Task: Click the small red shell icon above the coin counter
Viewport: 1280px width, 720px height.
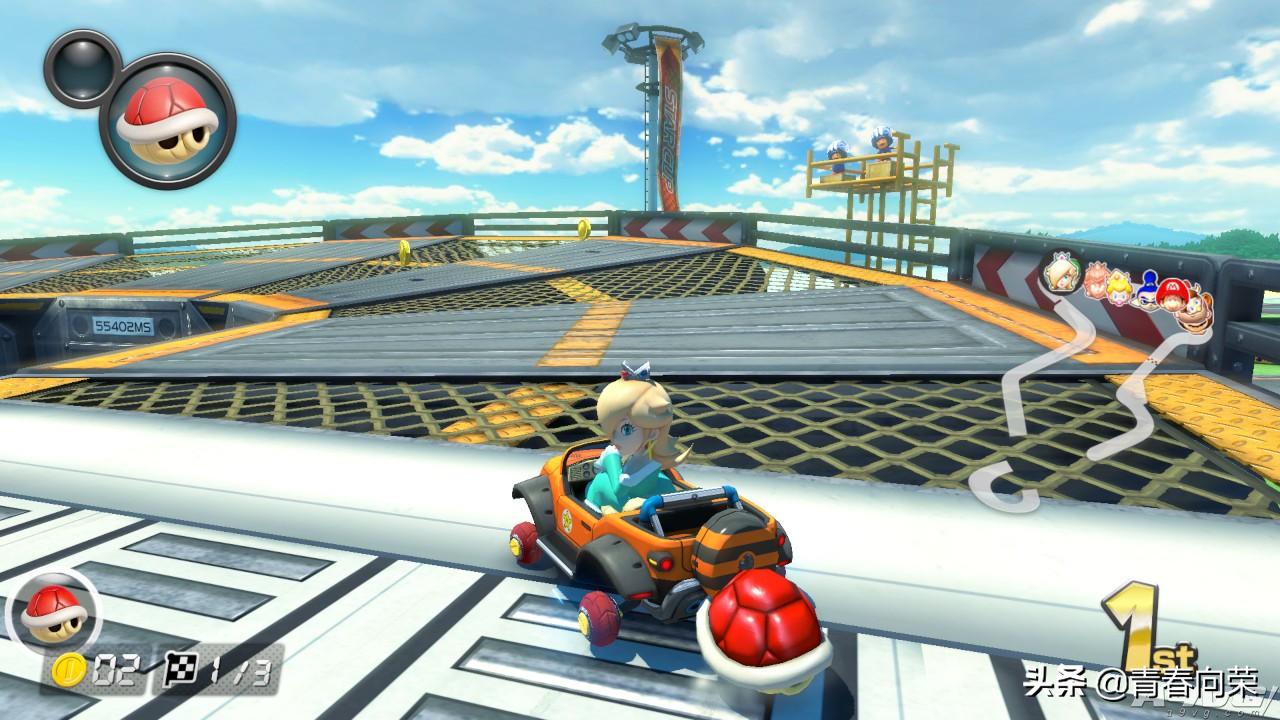Action: [46, 610]
